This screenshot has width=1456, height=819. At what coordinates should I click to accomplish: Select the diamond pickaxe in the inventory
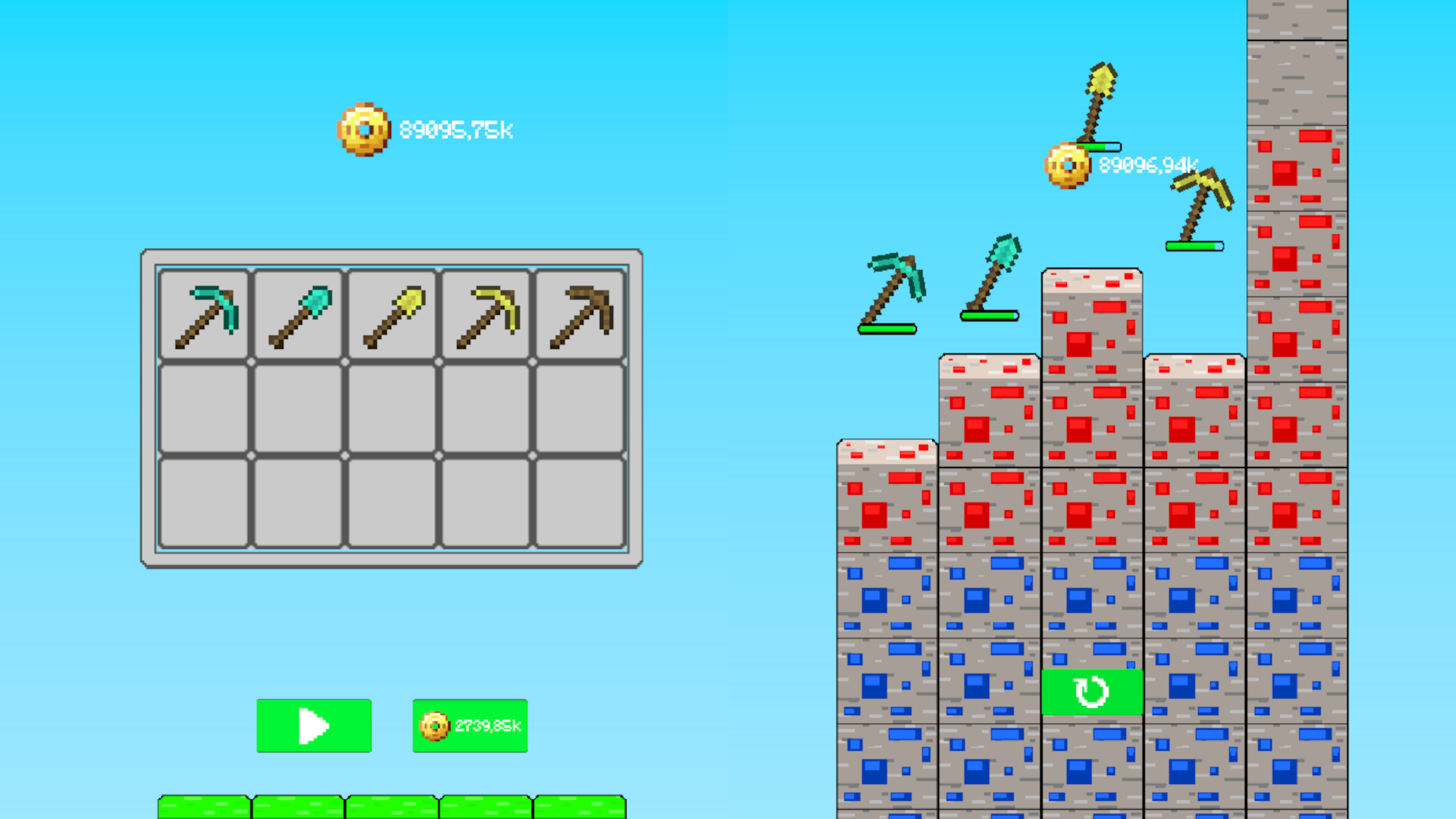point(204,313)
